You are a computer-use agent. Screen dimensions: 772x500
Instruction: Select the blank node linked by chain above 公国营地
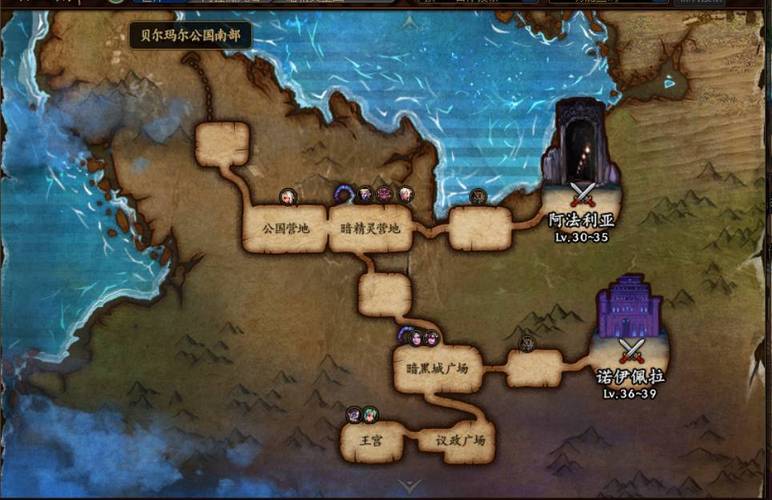point(222,144)
